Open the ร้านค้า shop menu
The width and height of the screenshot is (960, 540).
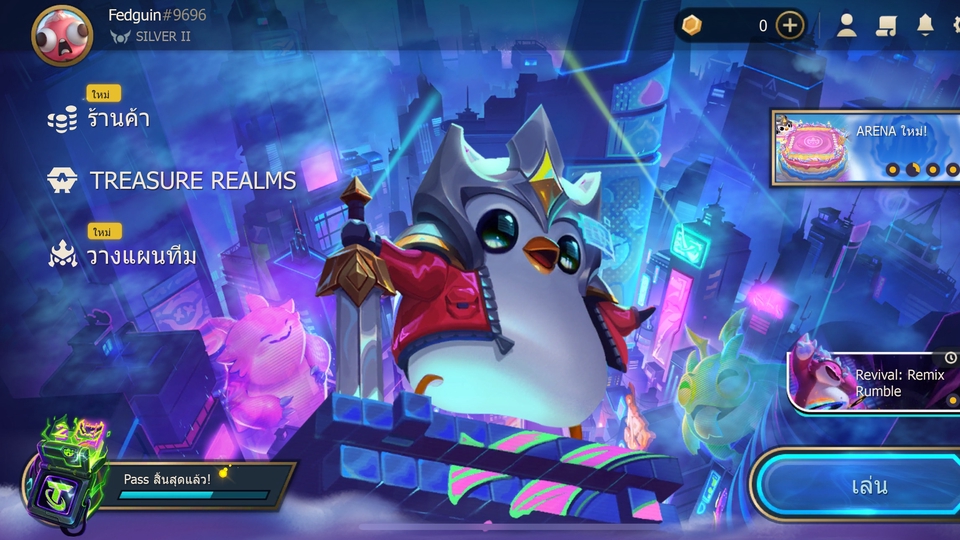[115, 119]
